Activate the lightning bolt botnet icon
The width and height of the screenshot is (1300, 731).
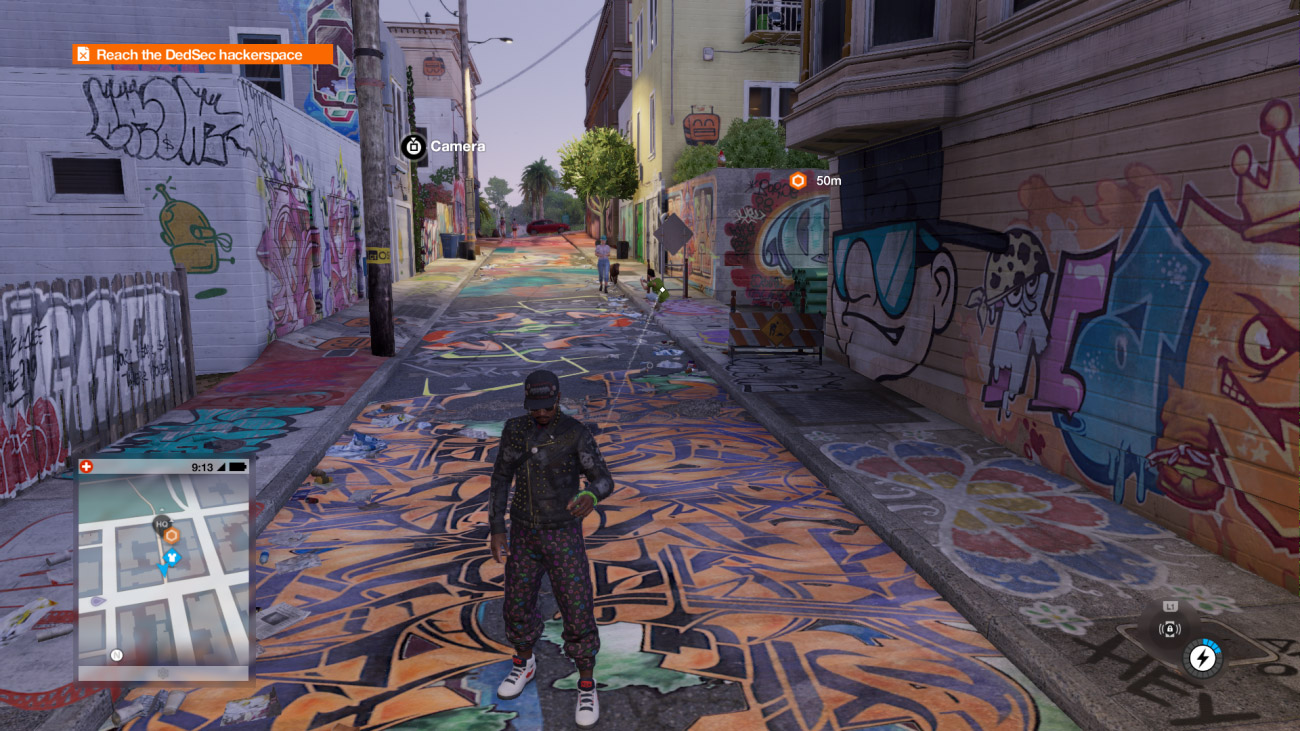point(1201,658)
